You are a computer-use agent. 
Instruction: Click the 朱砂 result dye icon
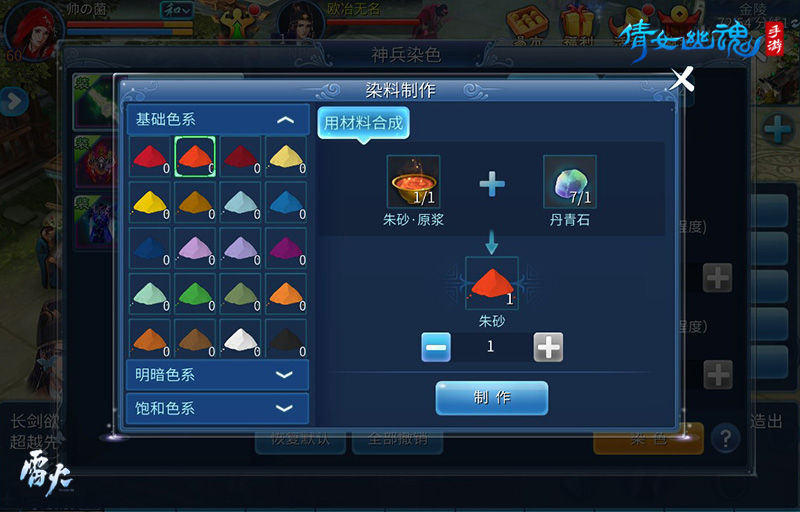tap(491, 284)
